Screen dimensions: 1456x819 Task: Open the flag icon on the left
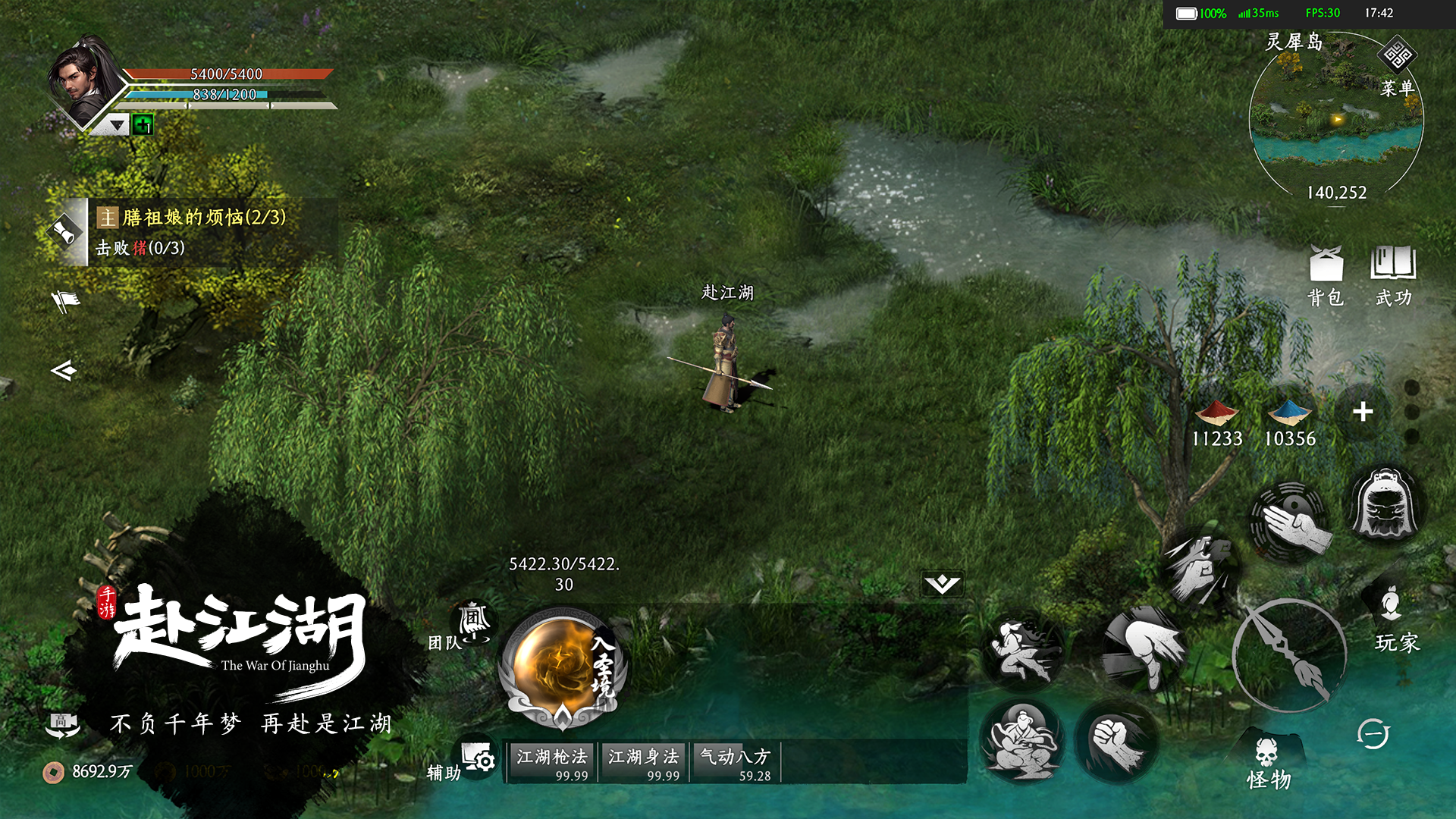click(x=66, y=301)
